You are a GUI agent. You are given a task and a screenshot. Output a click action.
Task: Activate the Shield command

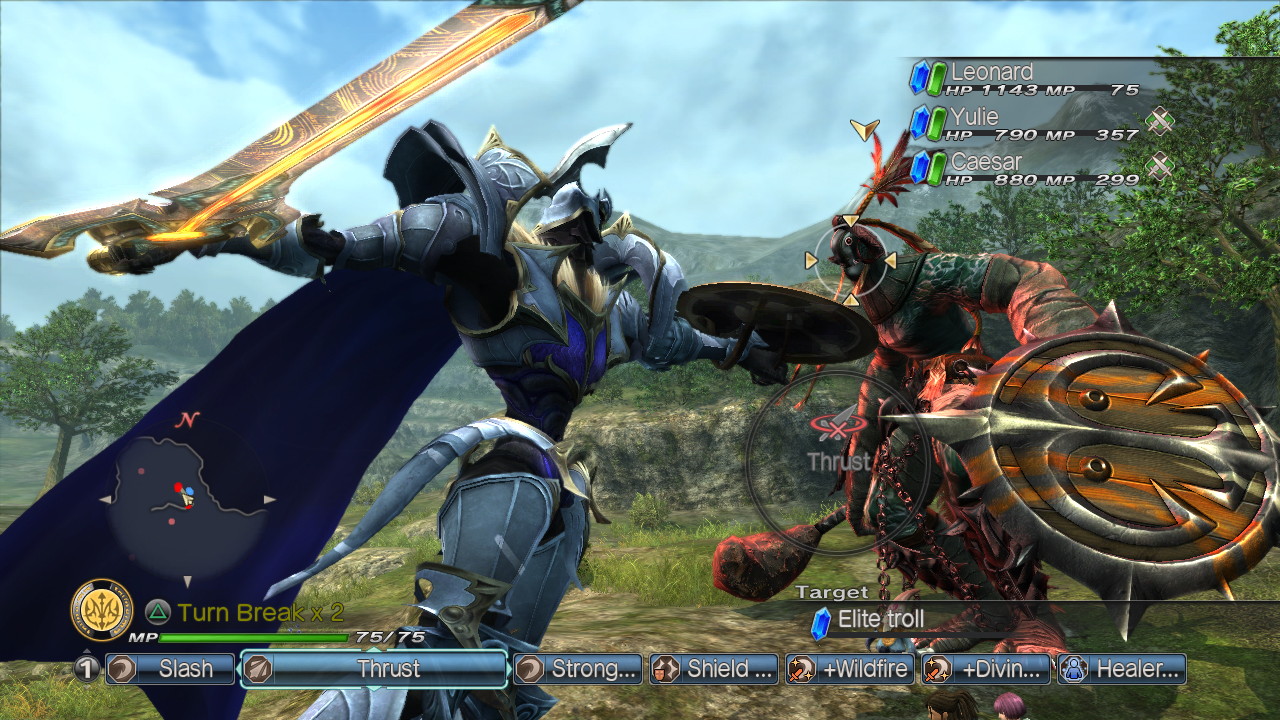coord(714,669)
